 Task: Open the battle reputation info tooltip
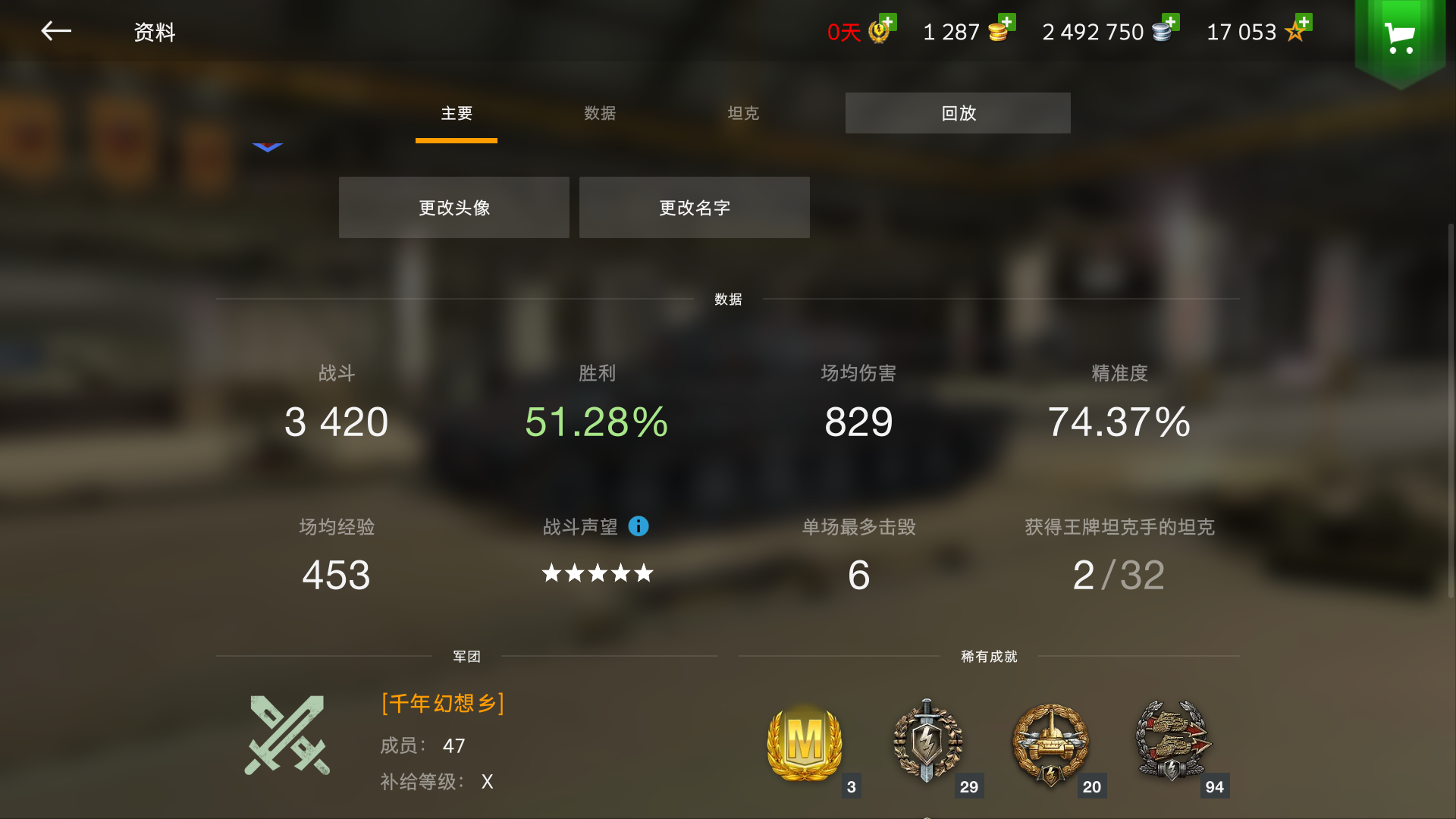coord(638,526)
